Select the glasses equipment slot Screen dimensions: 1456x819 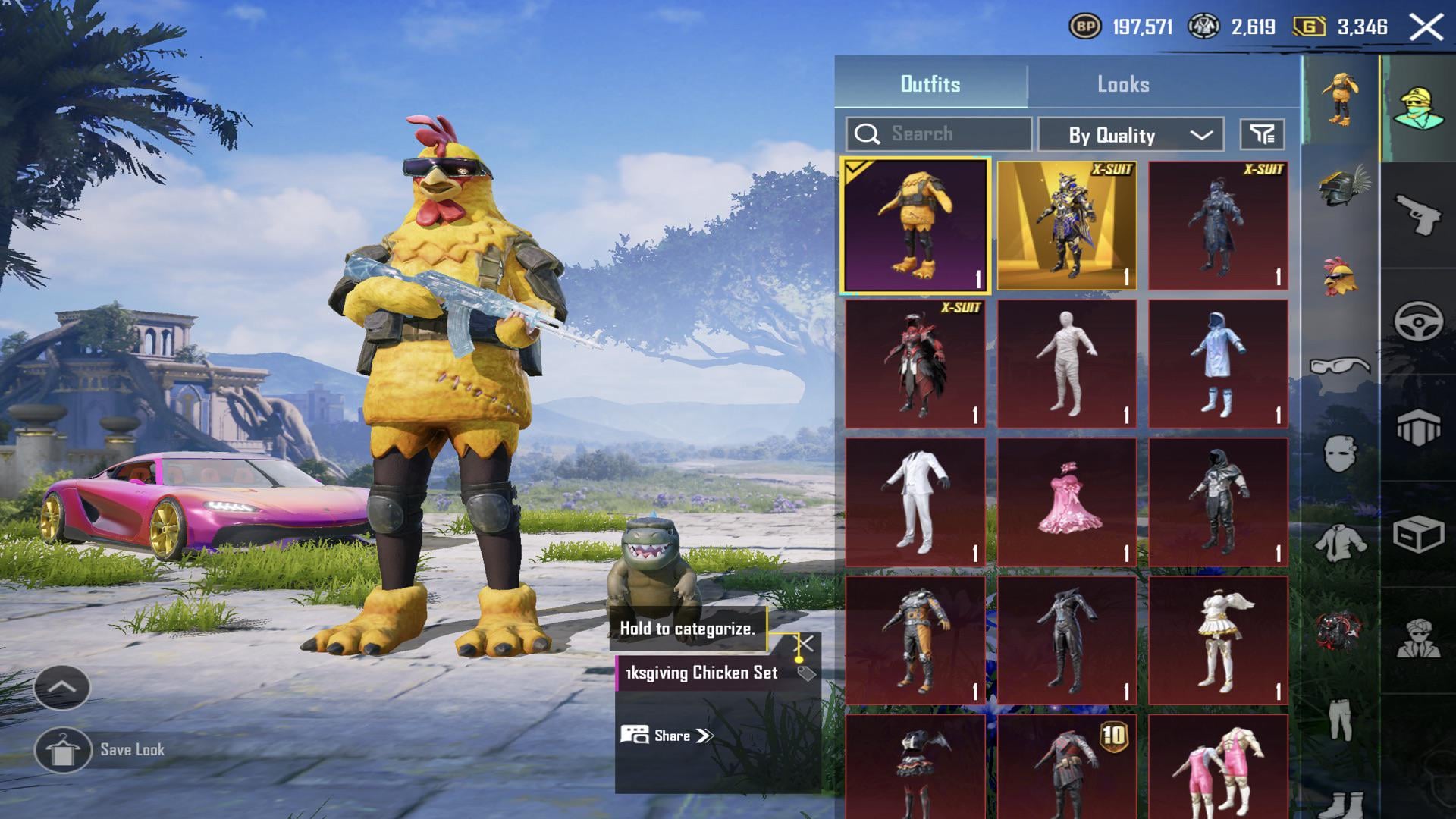coord(1340,367)
